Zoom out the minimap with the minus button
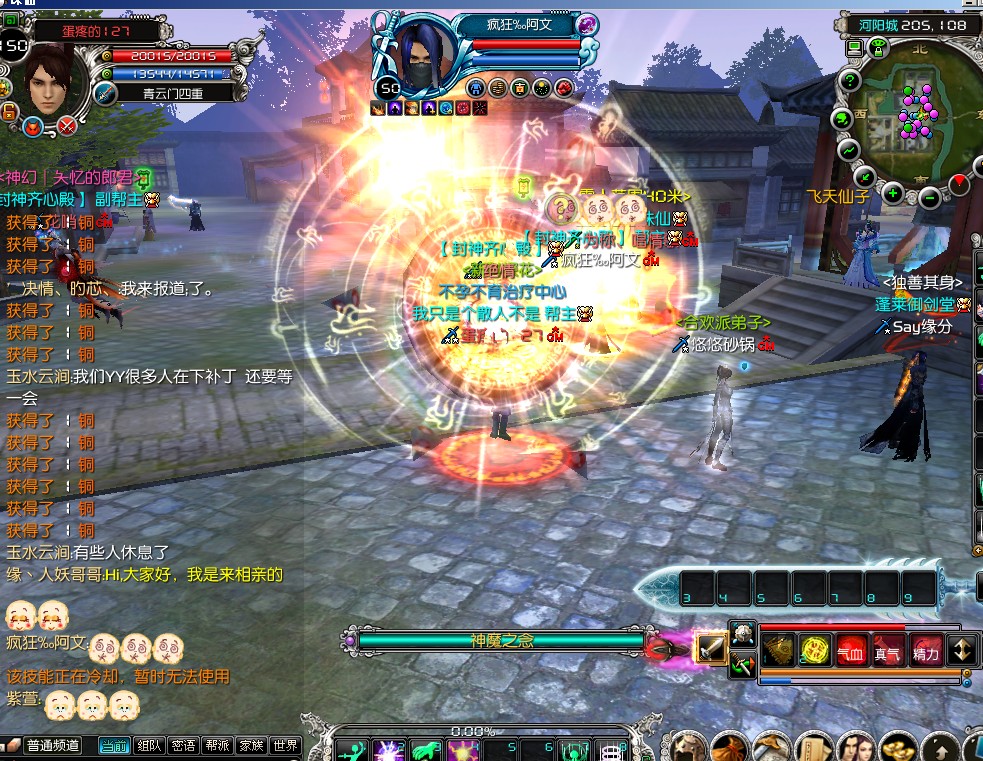 929,196
